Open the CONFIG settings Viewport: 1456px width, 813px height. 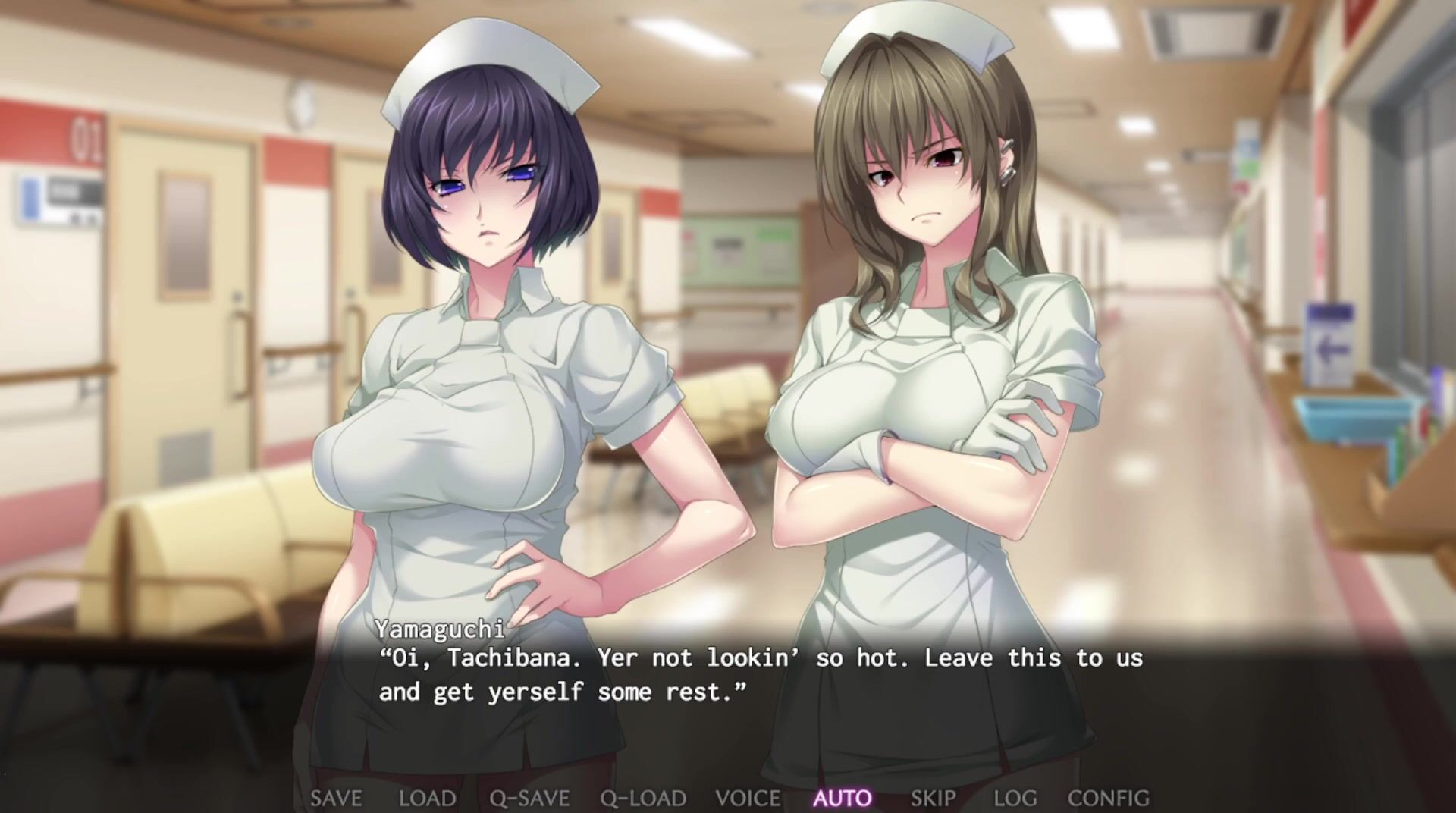click(1108, 798)
